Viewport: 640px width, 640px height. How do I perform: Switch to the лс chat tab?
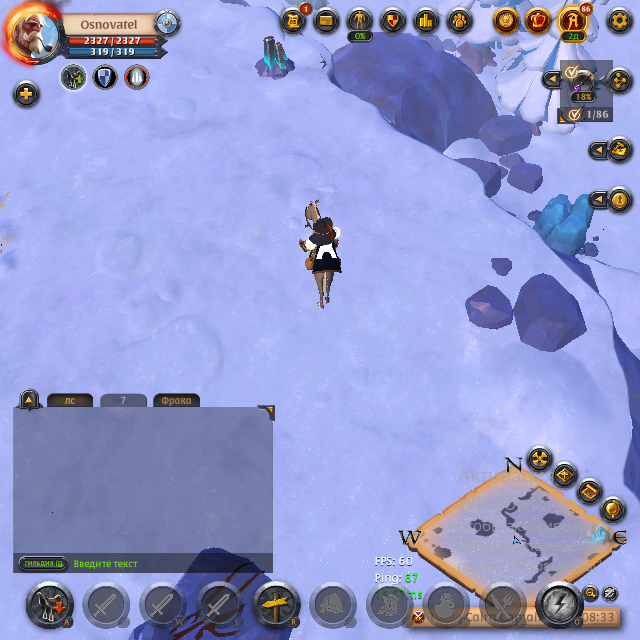(x=70, y=401)
